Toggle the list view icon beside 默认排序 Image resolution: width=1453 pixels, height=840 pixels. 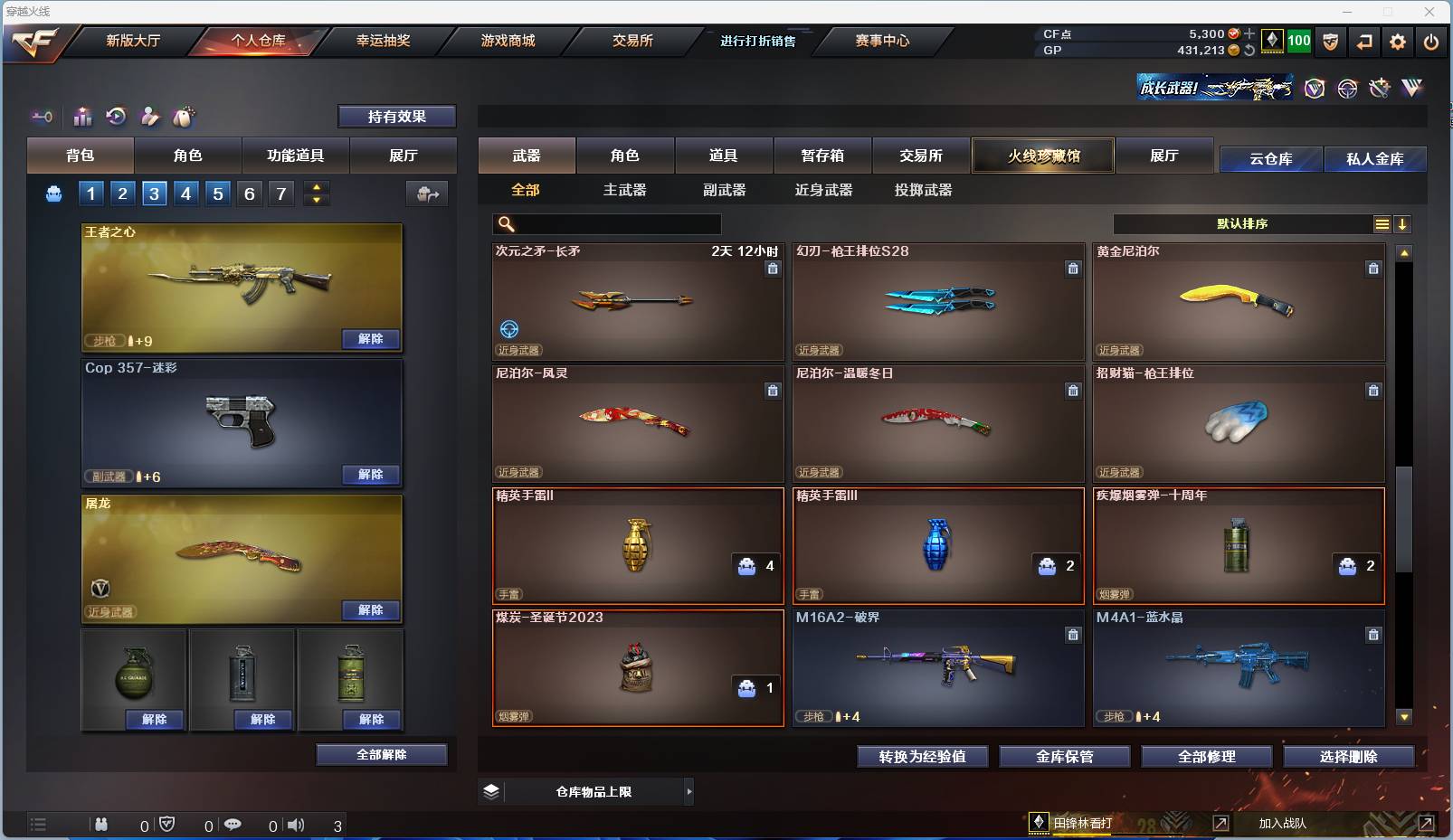coord(1382,223)
